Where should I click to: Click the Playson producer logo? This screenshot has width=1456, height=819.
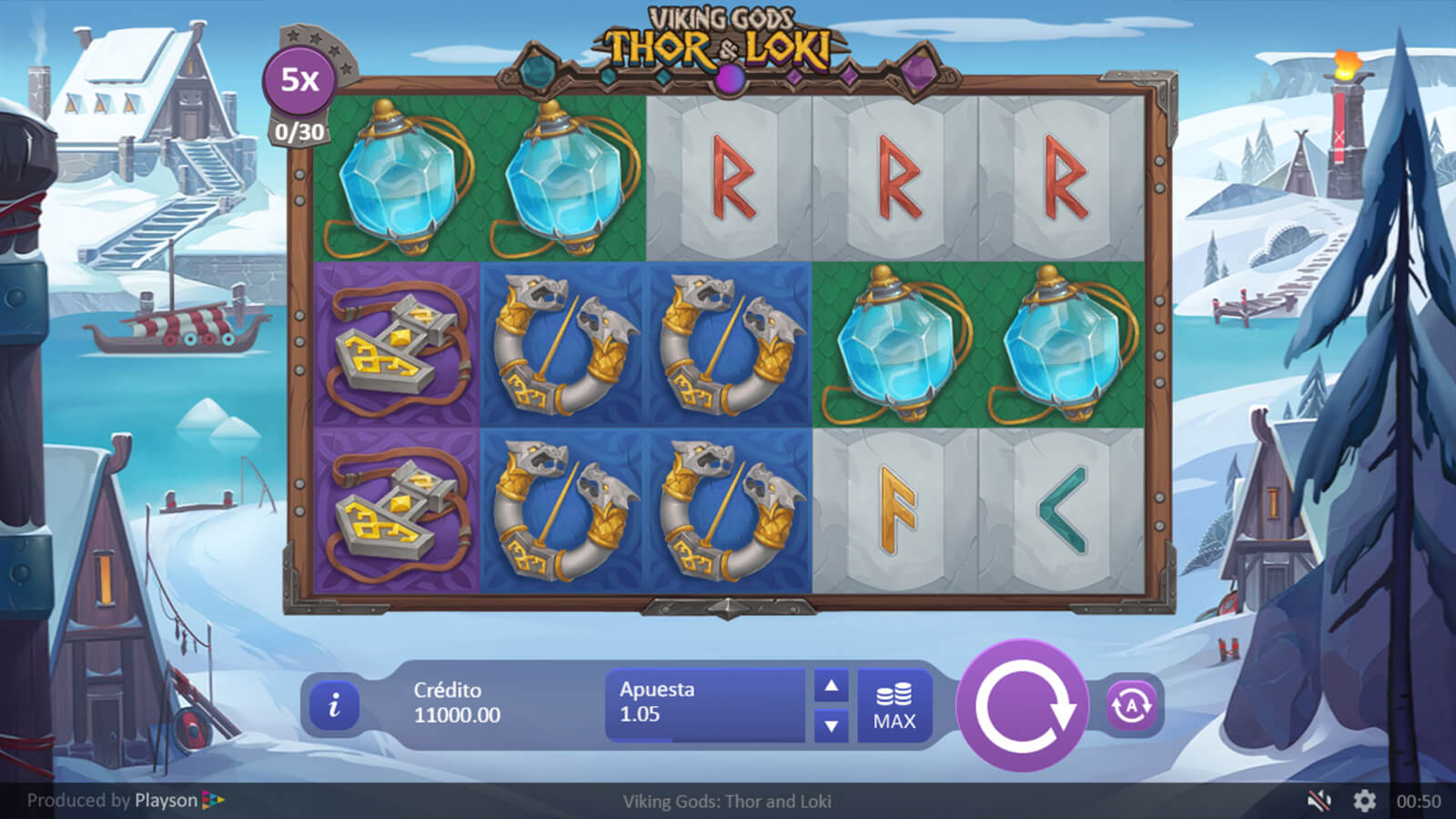[x=178, y=801]
